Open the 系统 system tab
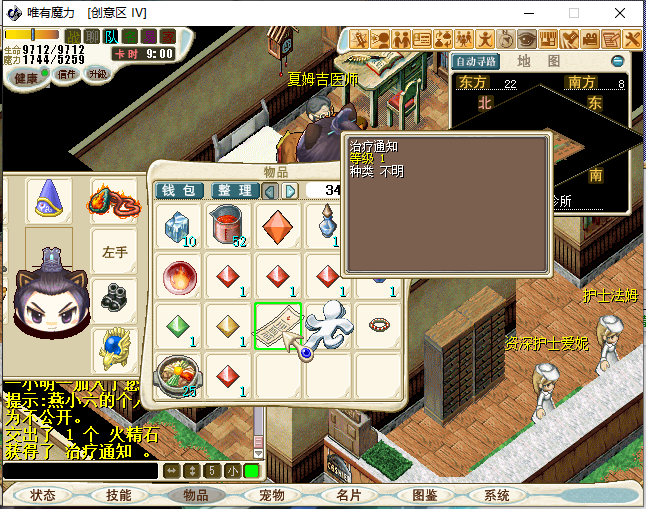 [x=496, y=495]
